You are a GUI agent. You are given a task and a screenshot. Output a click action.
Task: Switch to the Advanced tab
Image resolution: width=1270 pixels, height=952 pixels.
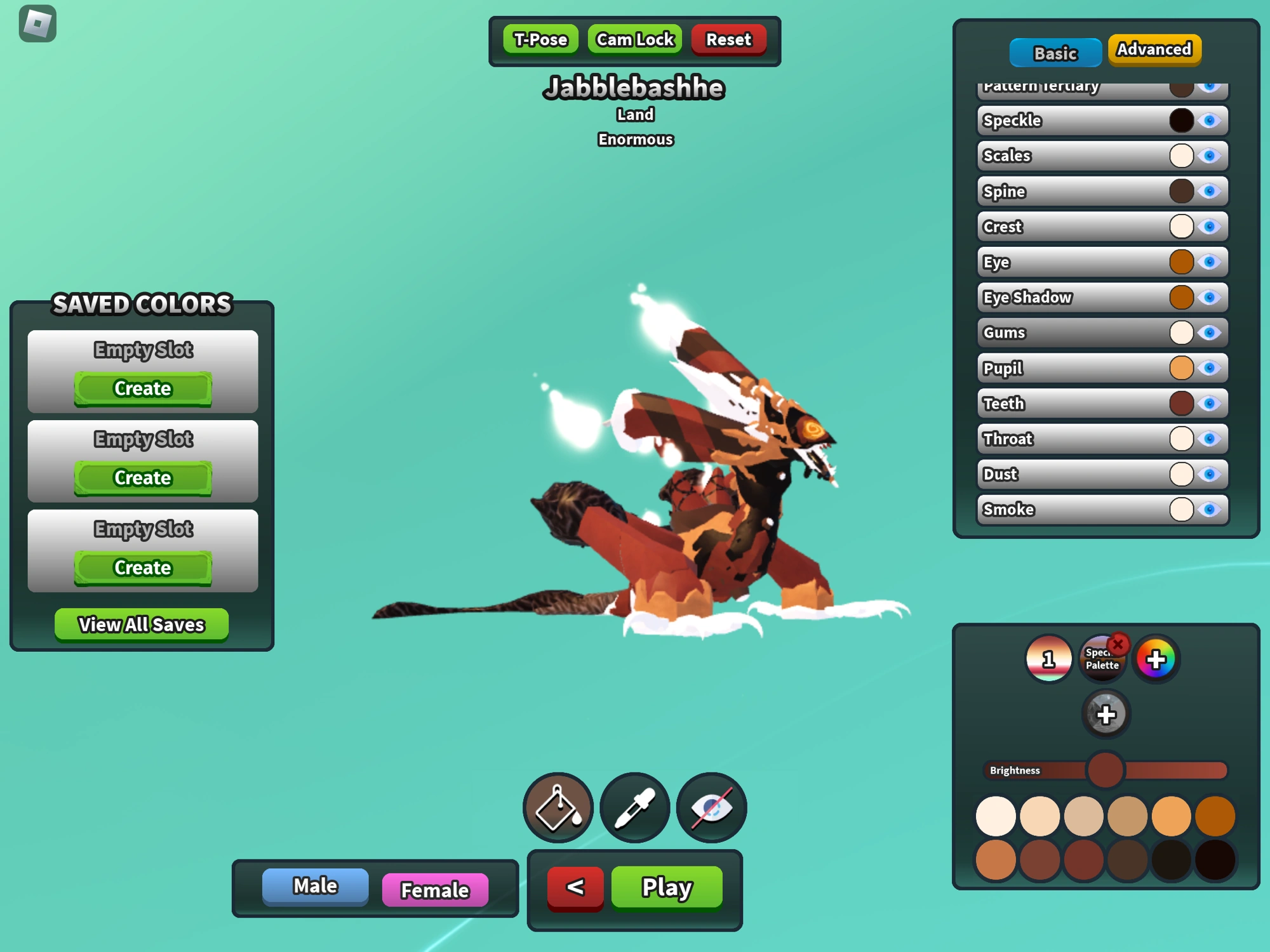(x=1153, y=49)
